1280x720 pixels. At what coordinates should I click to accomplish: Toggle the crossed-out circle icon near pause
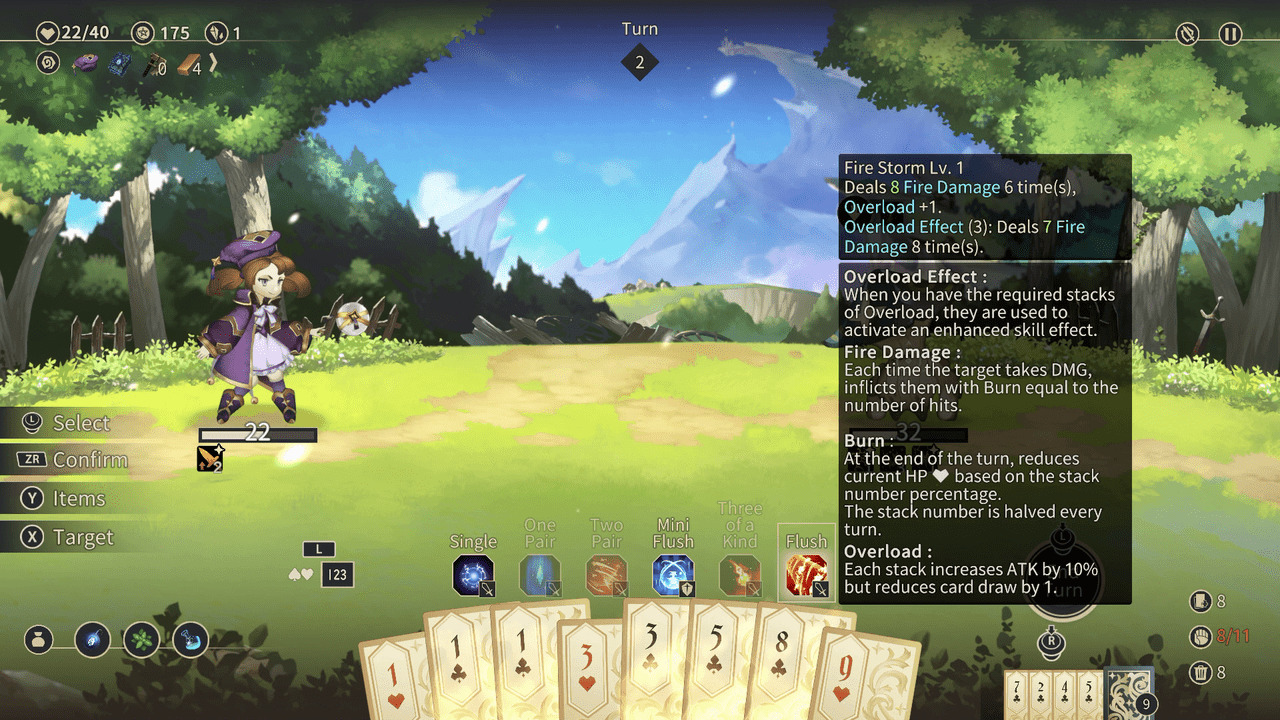point(1186,34)
